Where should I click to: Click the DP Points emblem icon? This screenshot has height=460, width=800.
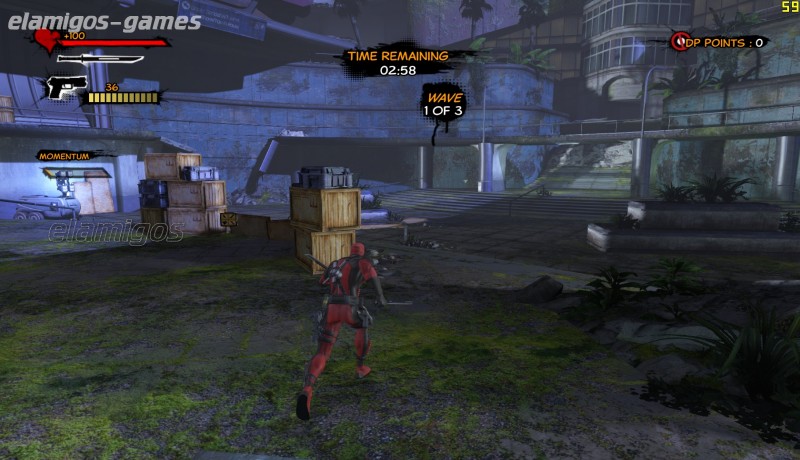pyautogui.click(x=682, y=42)
